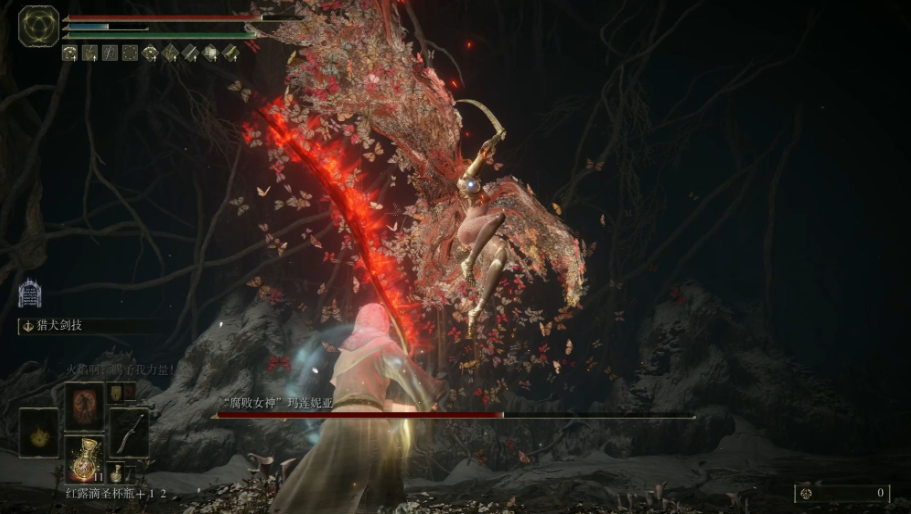Screen dimensions: 911x514
Task: Select the dotted-square status buff icon
Action: 130,53
